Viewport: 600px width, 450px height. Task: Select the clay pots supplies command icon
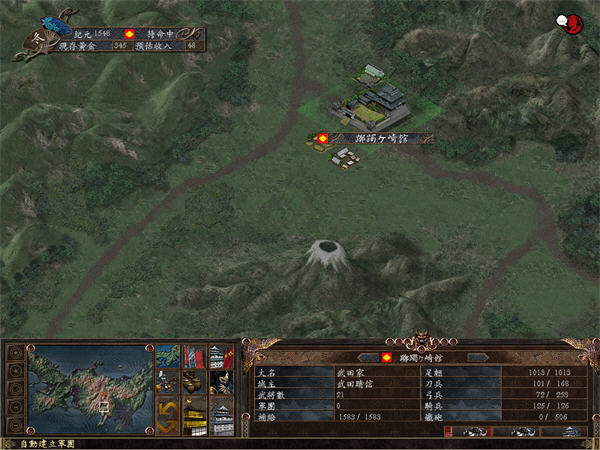tap(194, 382)
